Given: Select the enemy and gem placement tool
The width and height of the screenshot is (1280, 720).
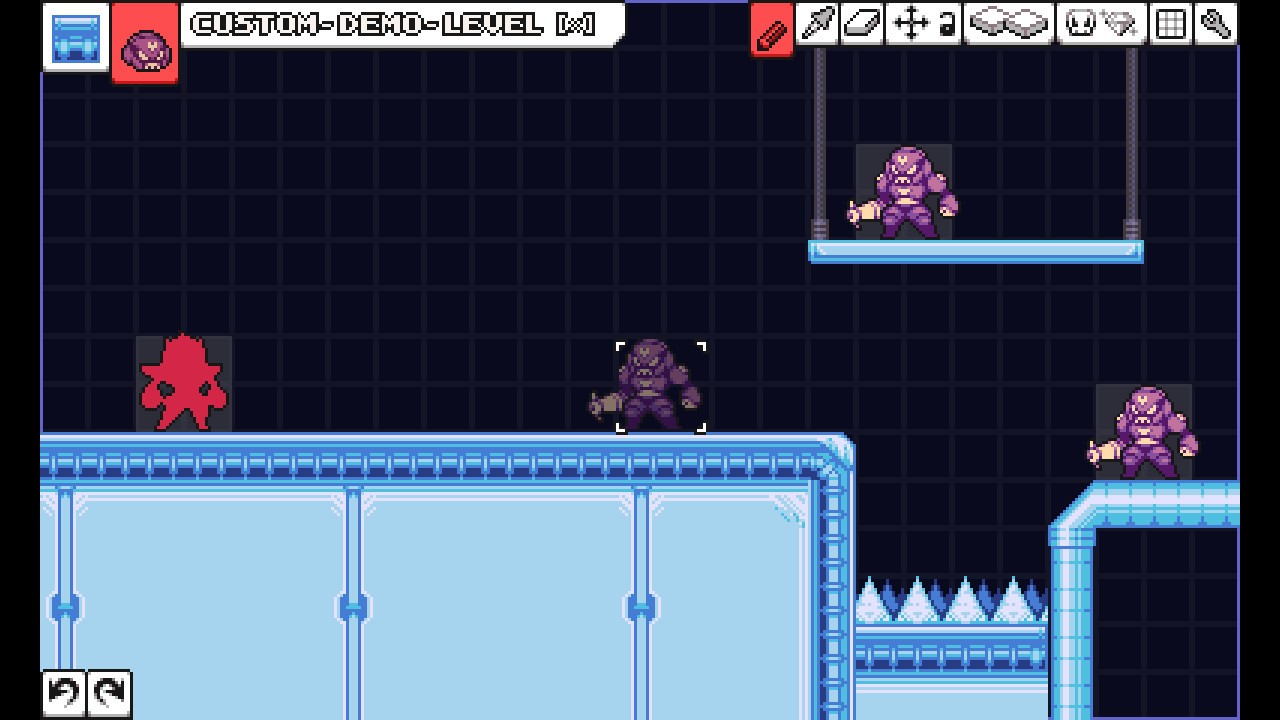Looking at the screenshot, I should (x=1100, y=24).
